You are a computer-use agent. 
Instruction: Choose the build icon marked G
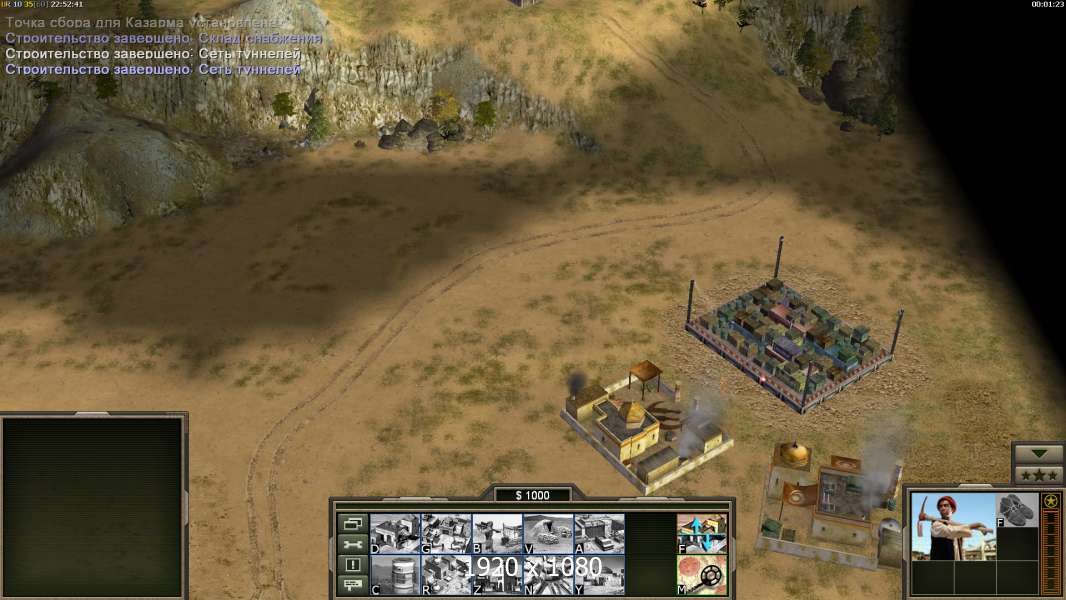[446, 533]
